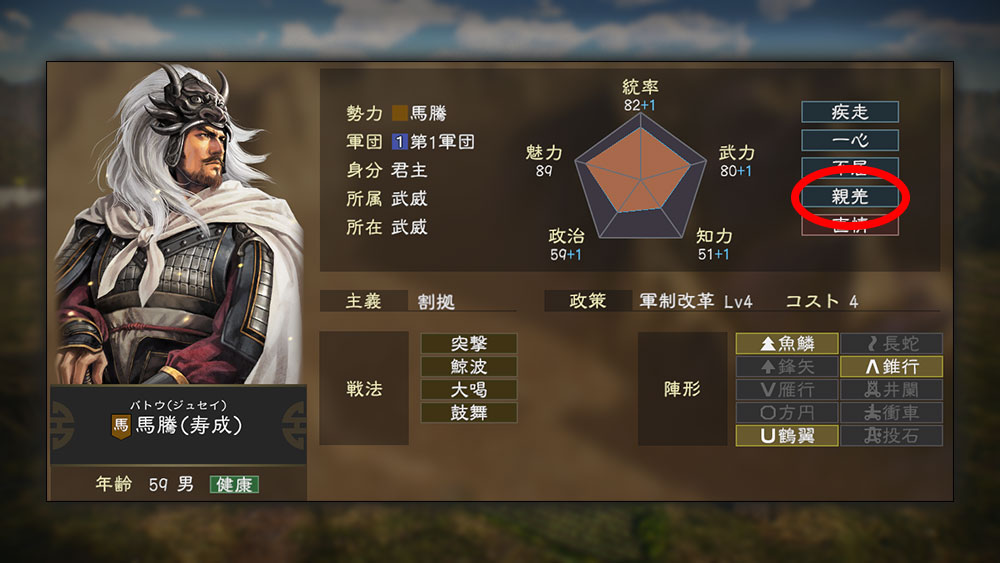Select the 鼓舞 tactic

tap(469, 413)
